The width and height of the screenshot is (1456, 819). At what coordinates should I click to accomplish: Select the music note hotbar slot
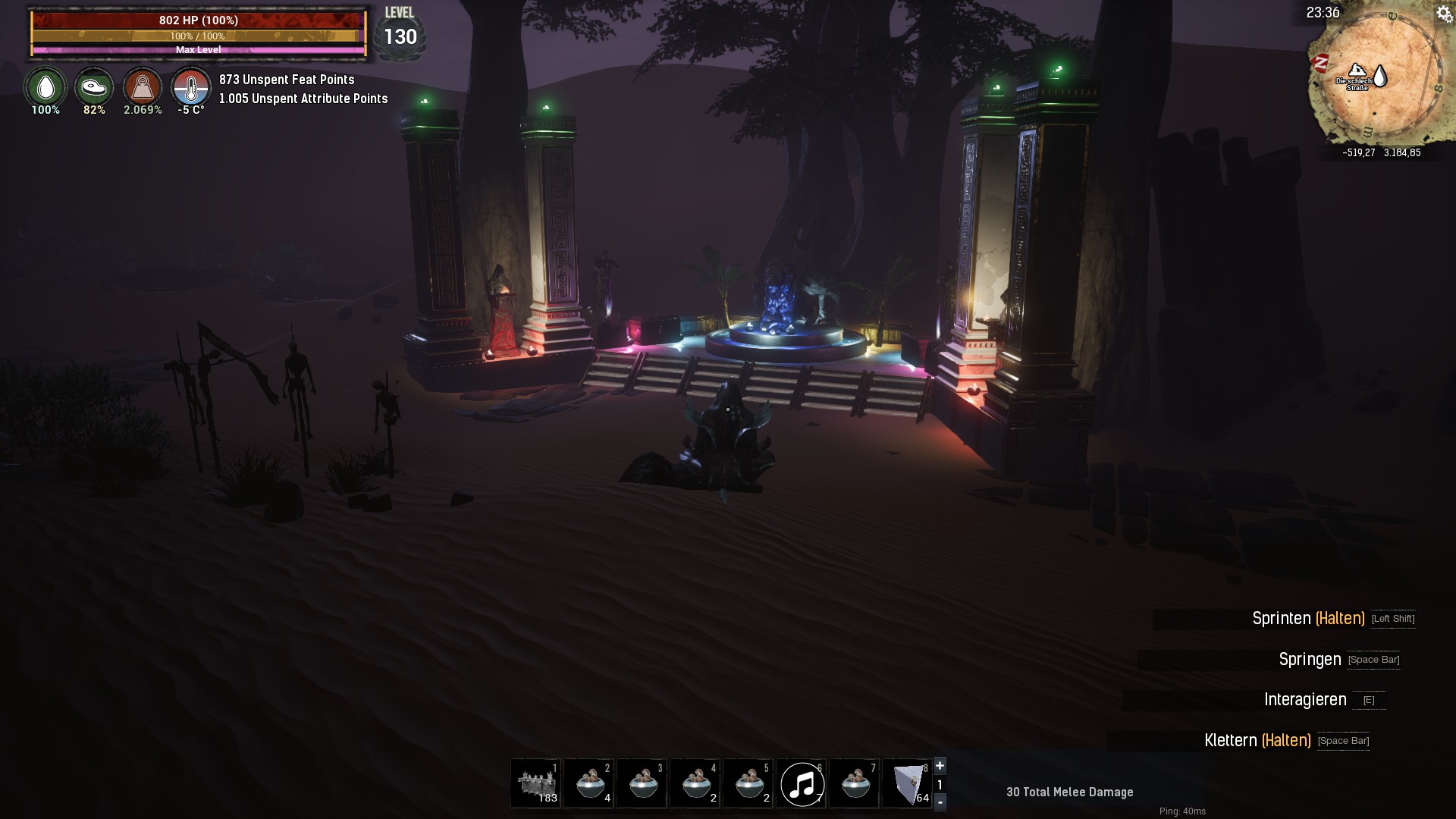(802, 783)
